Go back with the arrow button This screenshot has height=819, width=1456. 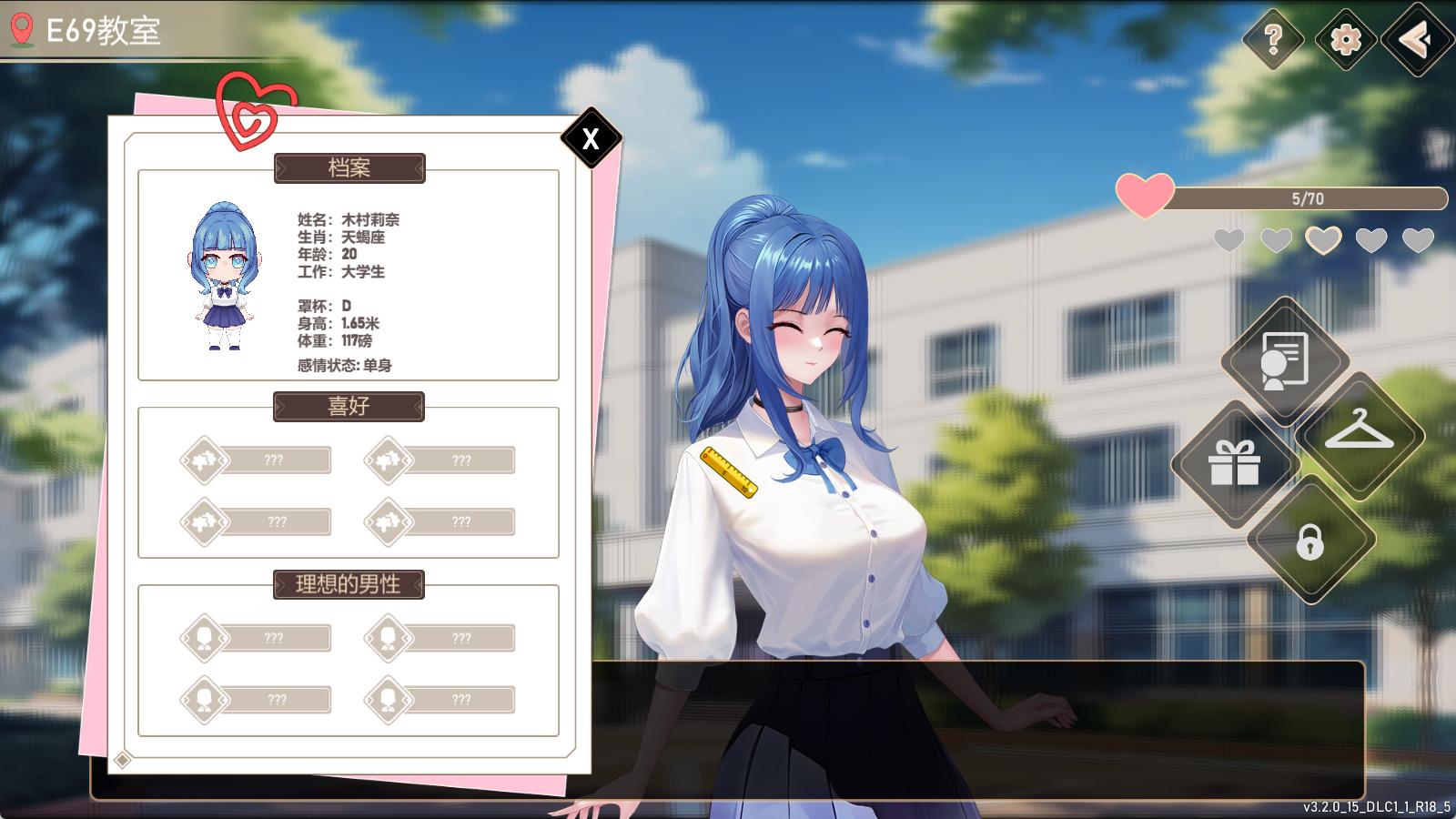[x=1416, y=39]
